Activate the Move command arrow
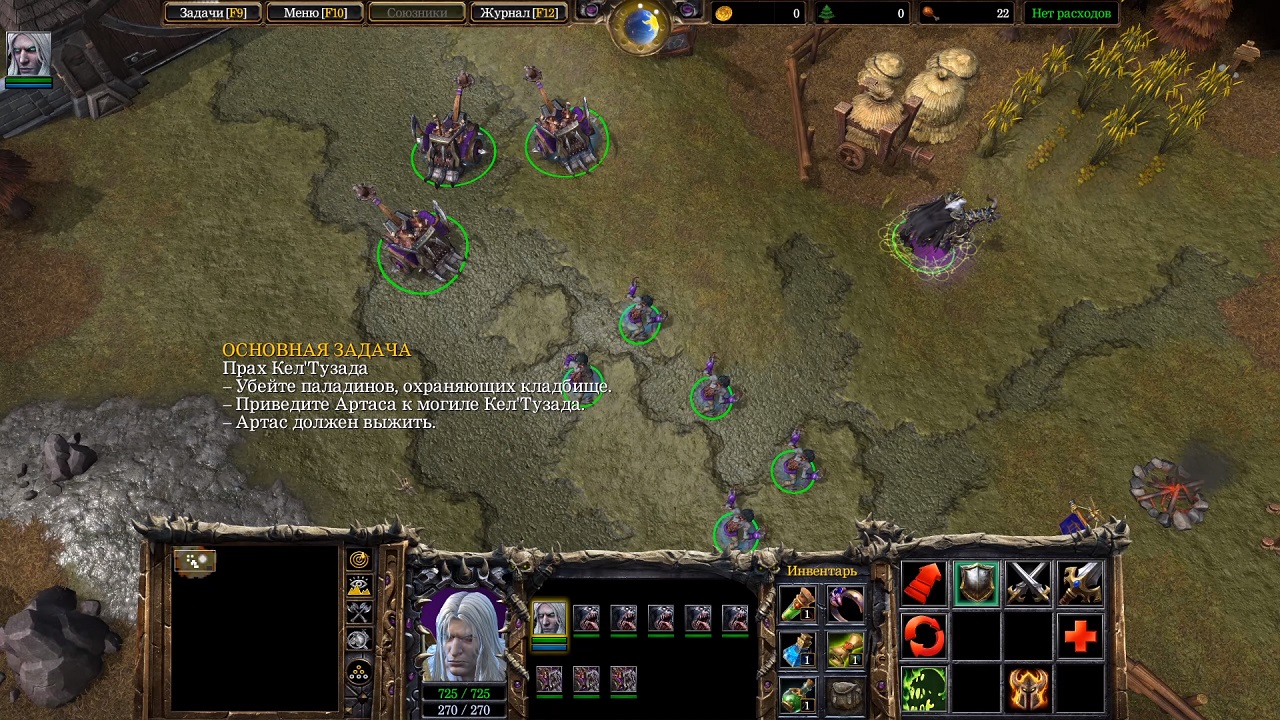The image size is (1280, 720). (x=924, y=583)
